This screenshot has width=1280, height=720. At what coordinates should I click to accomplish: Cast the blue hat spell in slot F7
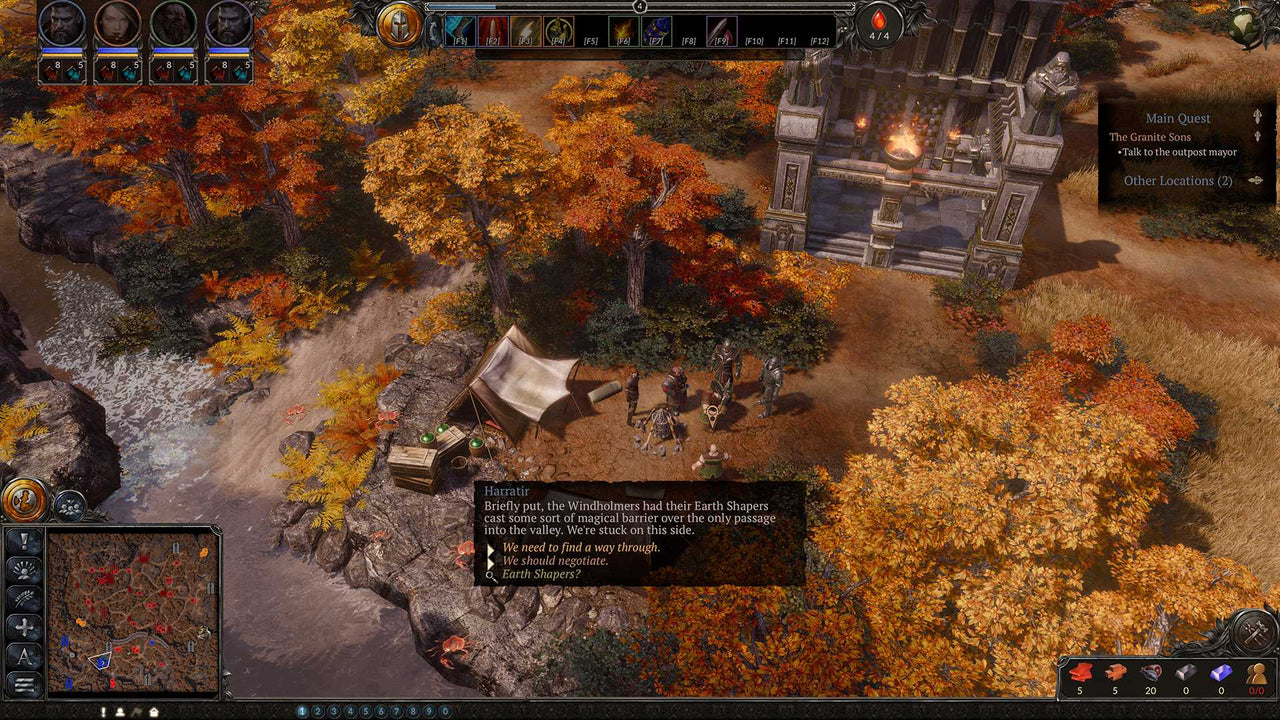point(656,28)
